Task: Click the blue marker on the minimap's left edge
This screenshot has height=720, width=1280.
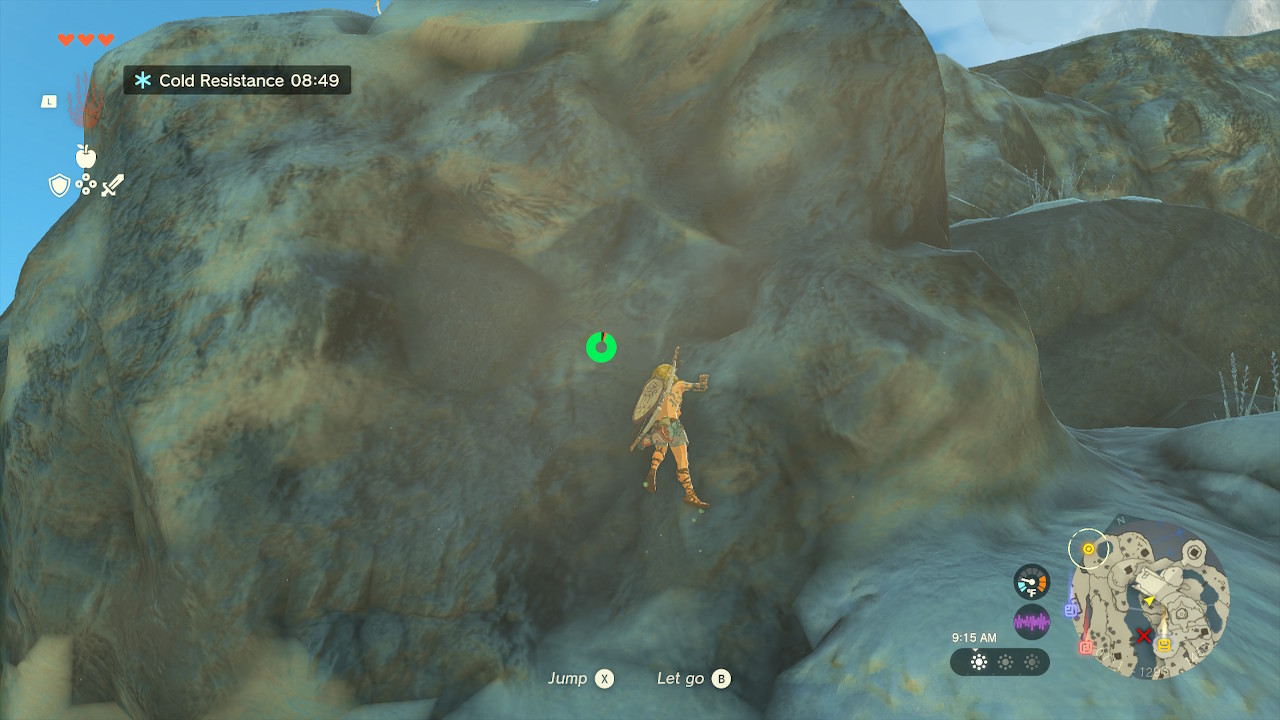Action: (x=1071, y=610)
